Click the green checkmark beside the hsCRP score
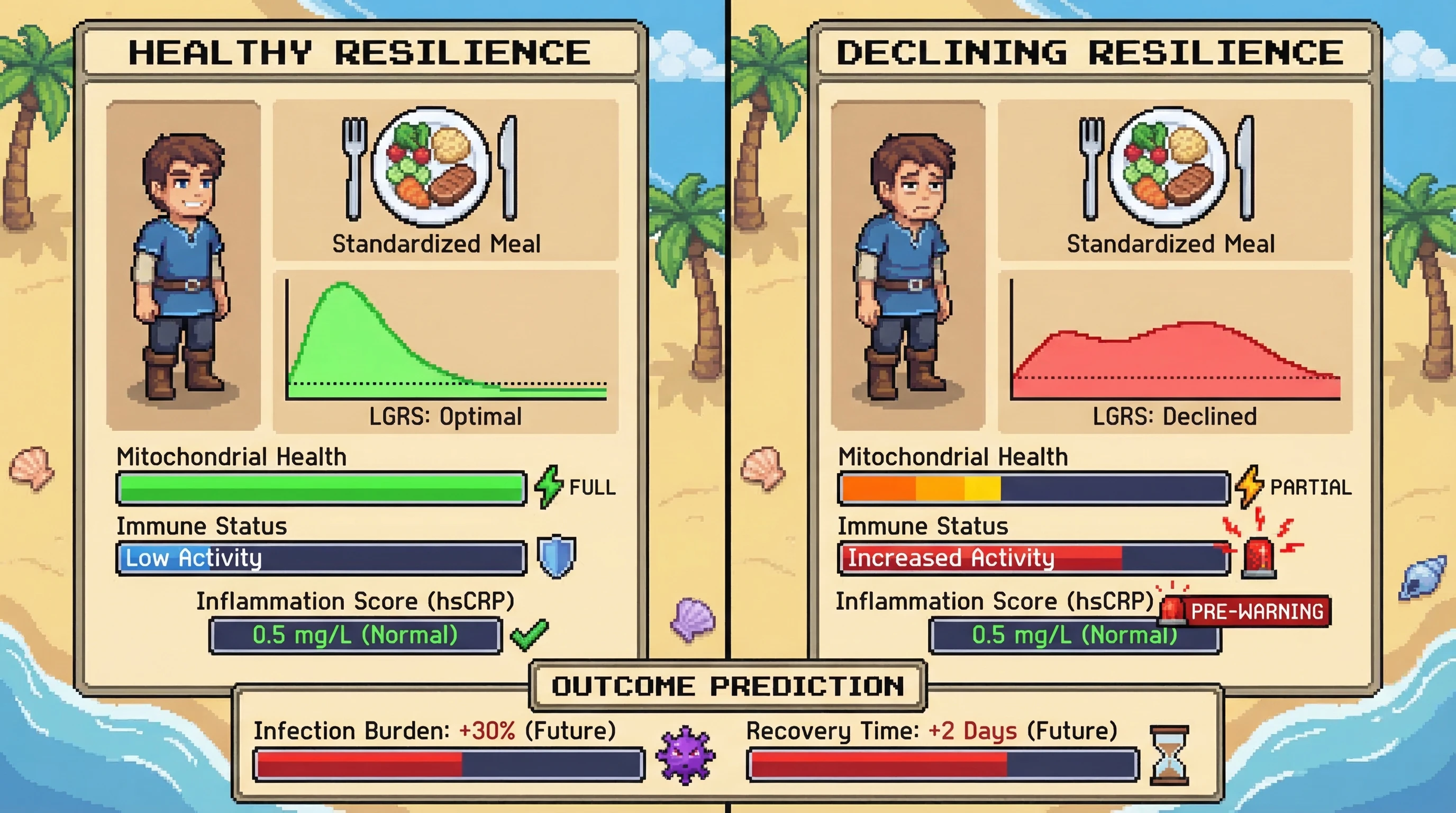Image resolution: width=1456 pixels, height=813 pixels. click(x=529, y=635)
